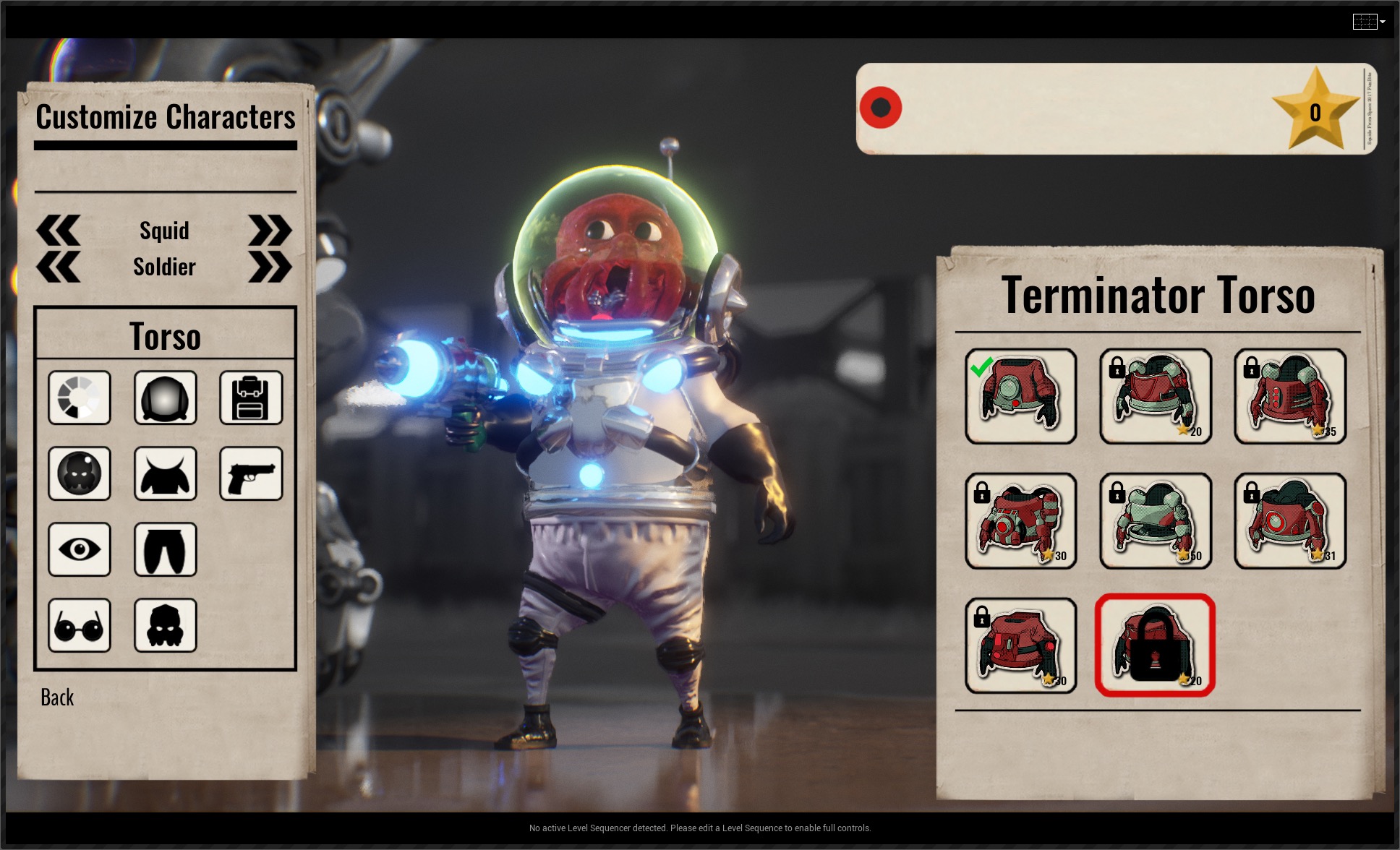Screen dimensions: 1400x850
Task: Select previous class left of Soldier
Action: click(58, 267)
